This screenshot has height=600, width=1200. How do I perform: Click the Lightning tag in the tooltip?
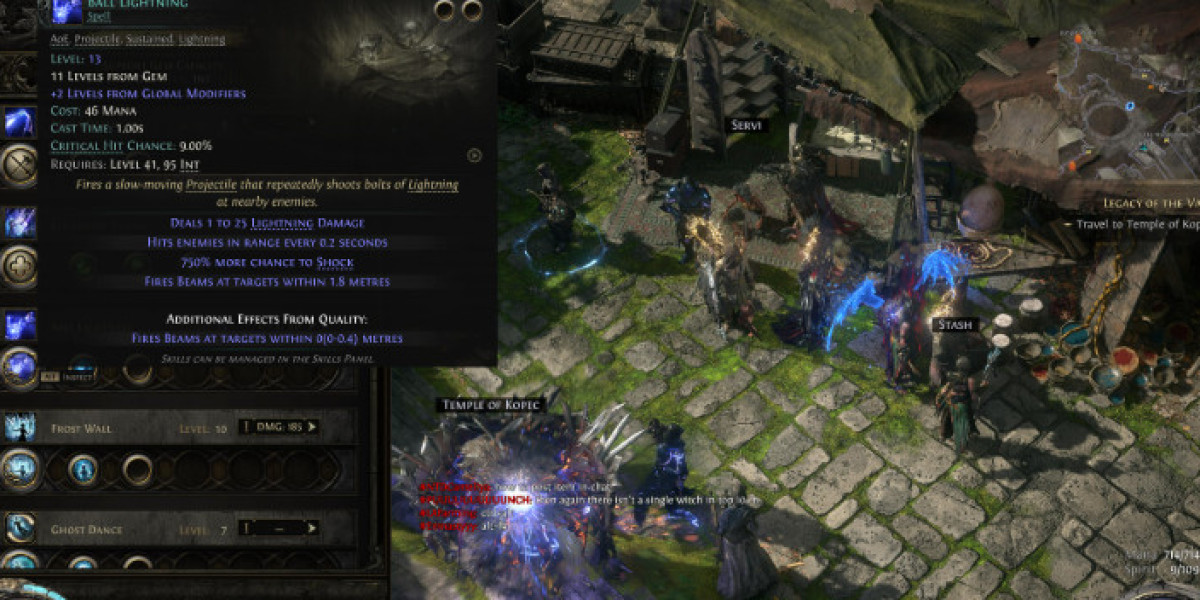201,39
